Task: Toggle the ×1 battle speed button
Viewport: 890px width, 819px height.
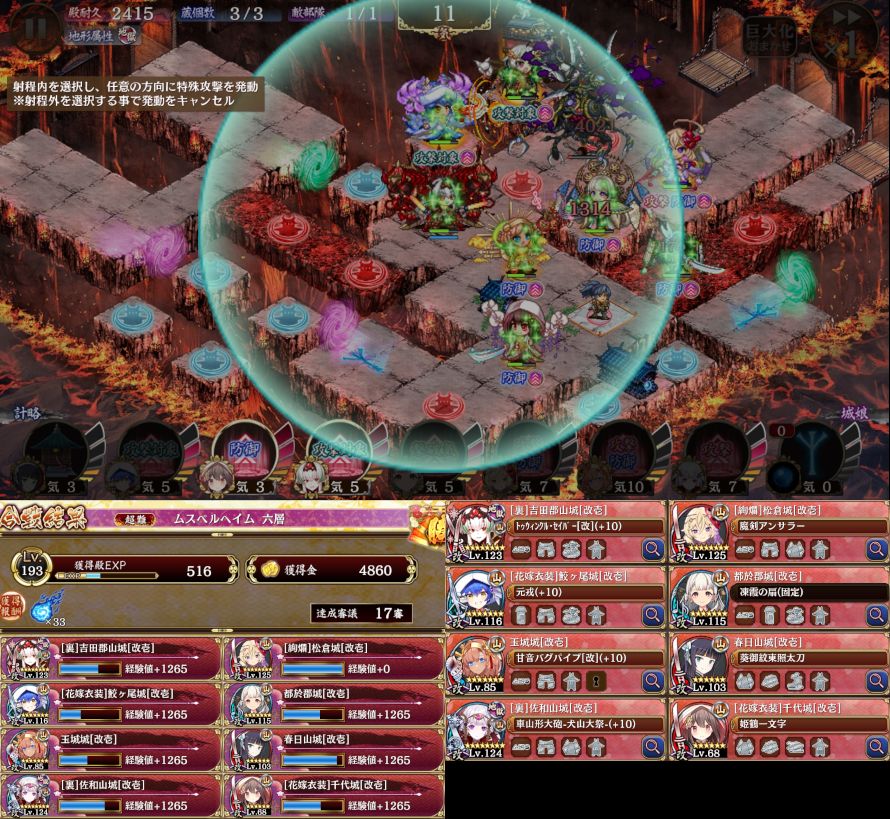Action: 848,32
